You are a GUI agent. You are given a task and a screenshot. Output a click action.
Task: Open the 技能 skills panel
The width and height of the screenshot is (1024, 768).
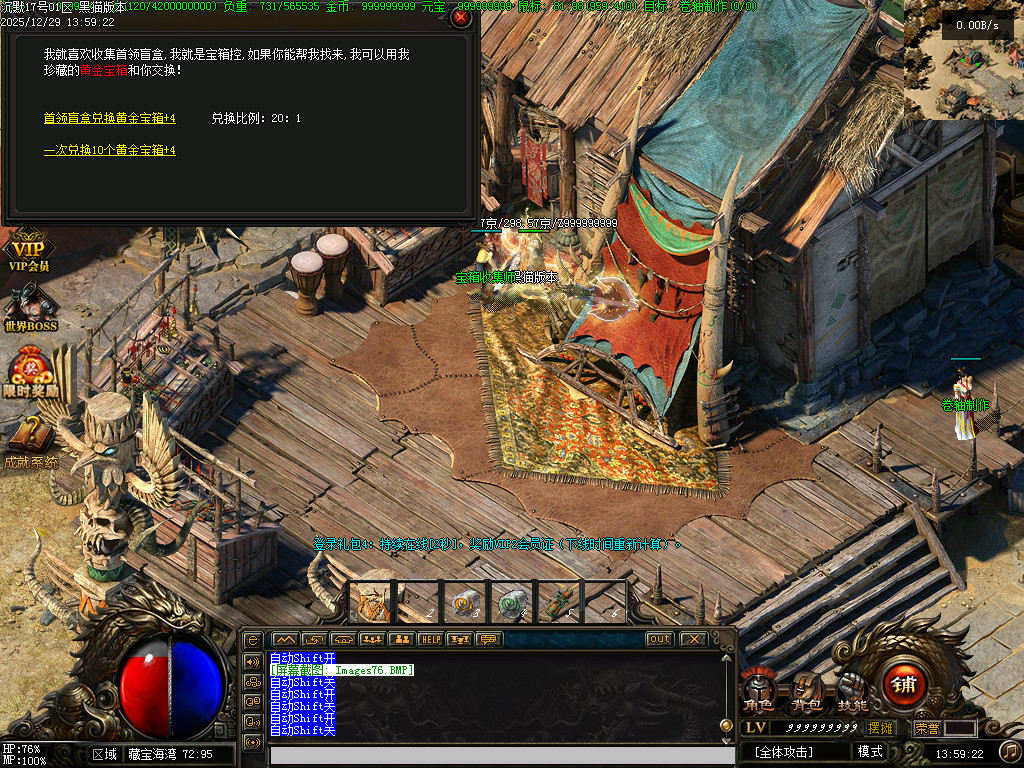(x=853, y=692)
